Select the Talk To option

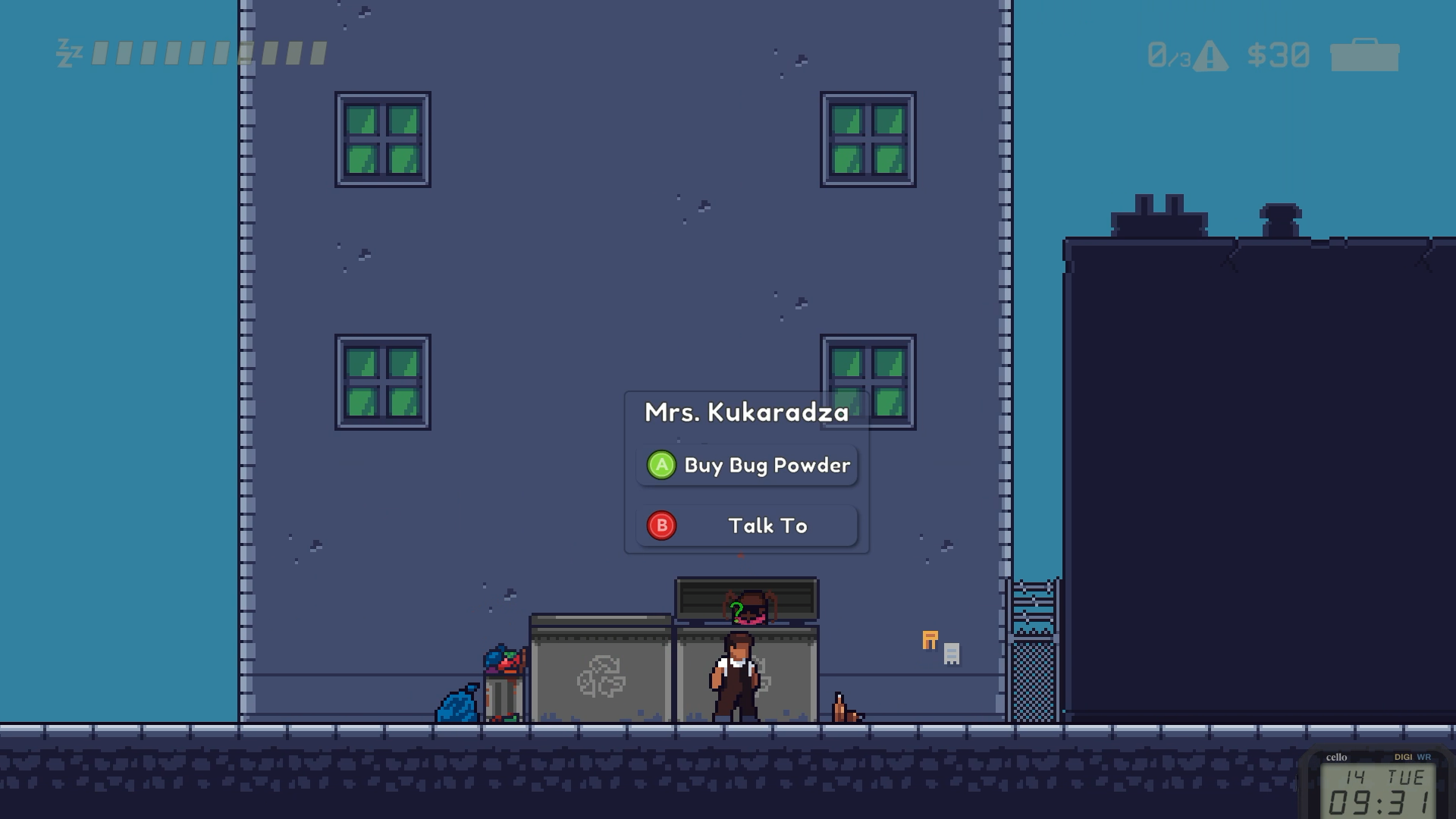[748, 526]
